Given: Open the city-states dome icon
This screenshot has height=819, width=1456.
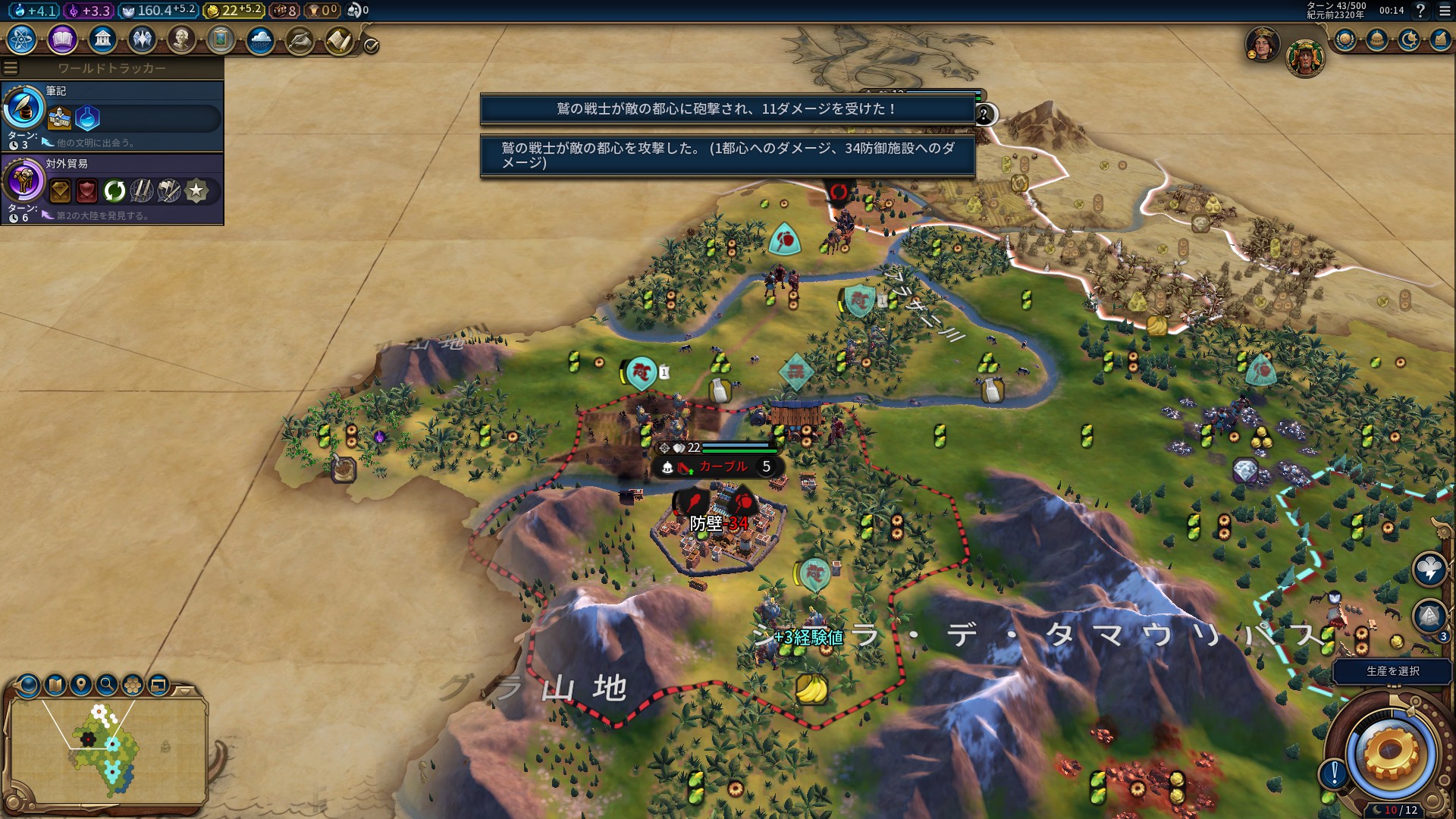Looking at the screenshot, I should 1377,39.
